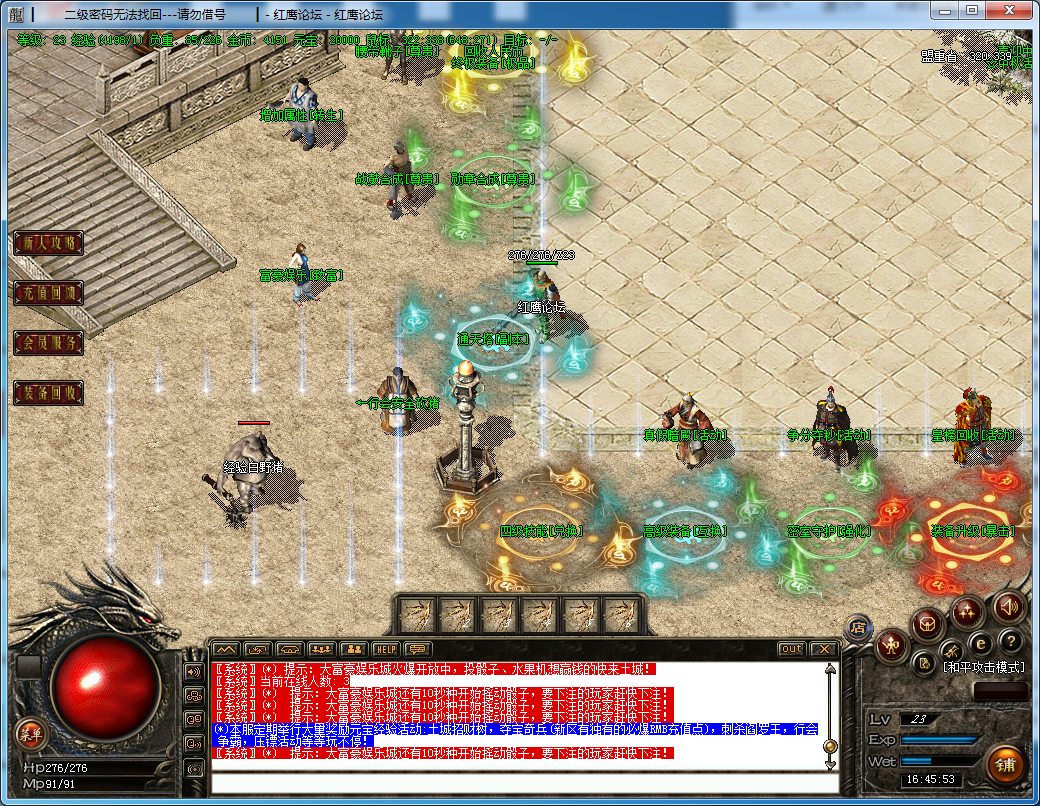Close the chat panel with the X button

(x=823, y=649)
